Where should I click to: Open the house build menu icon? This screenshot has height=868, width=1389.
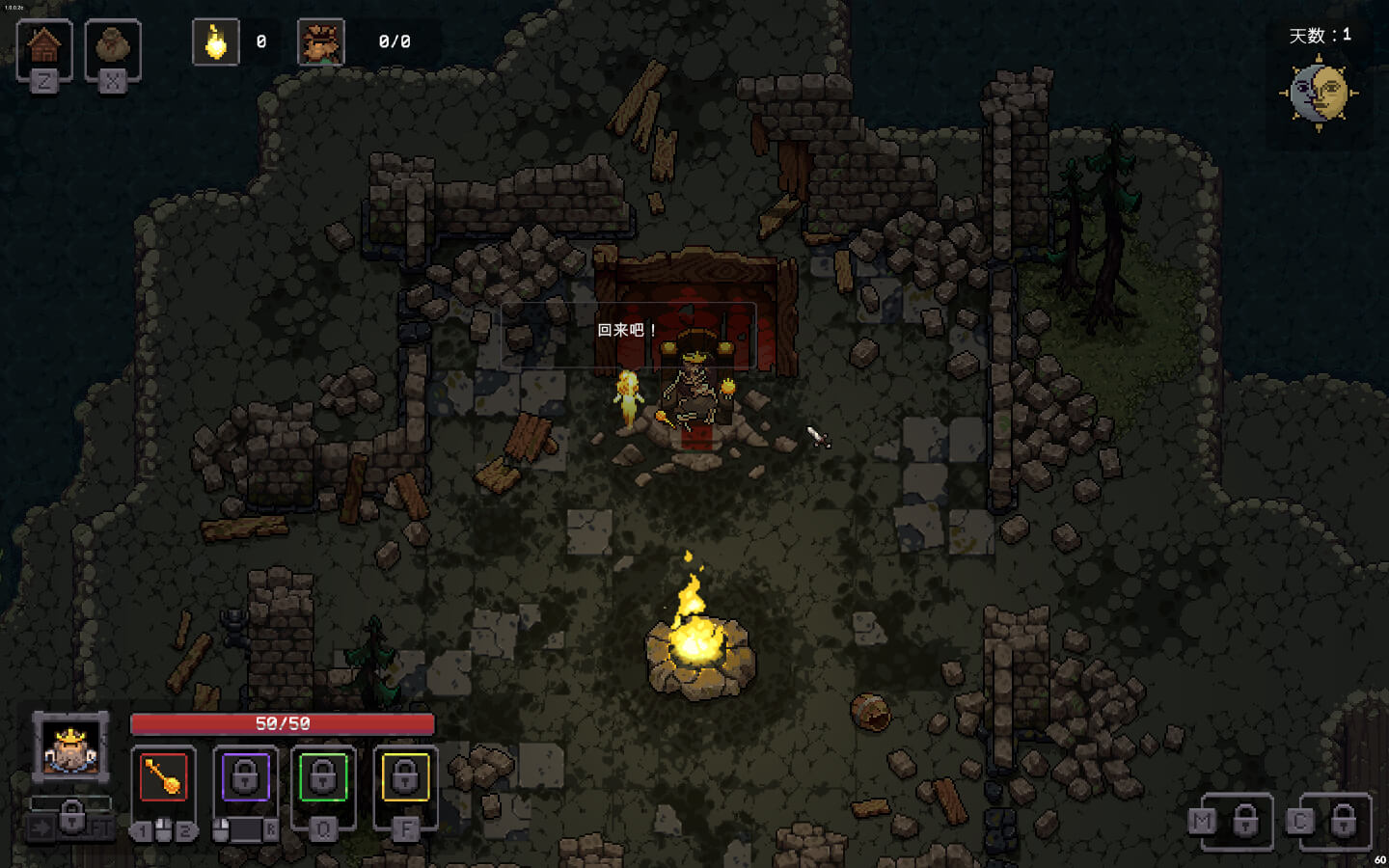(x=44, y=46)
